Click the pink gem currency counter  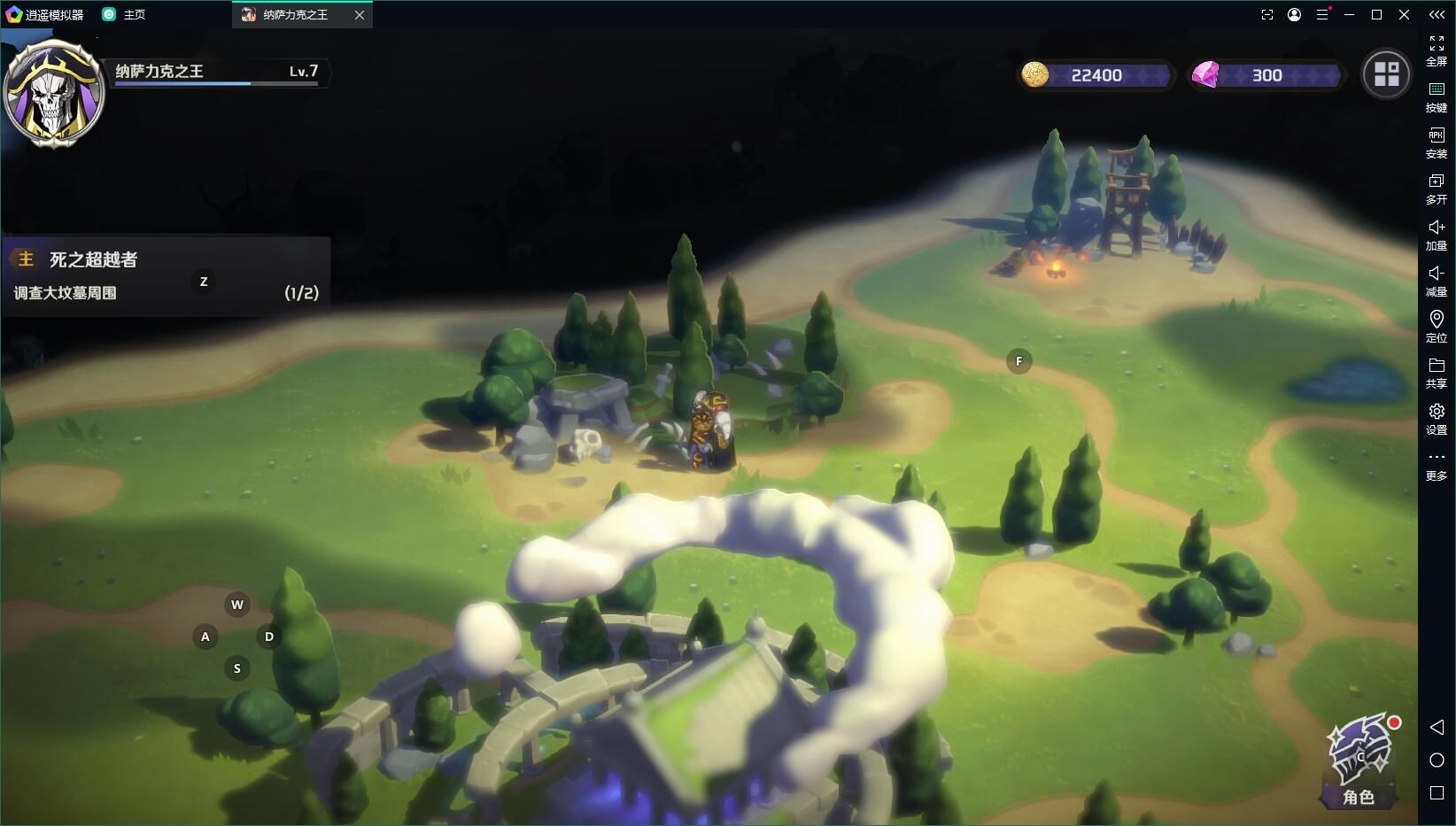click(x=1266, y=75)
